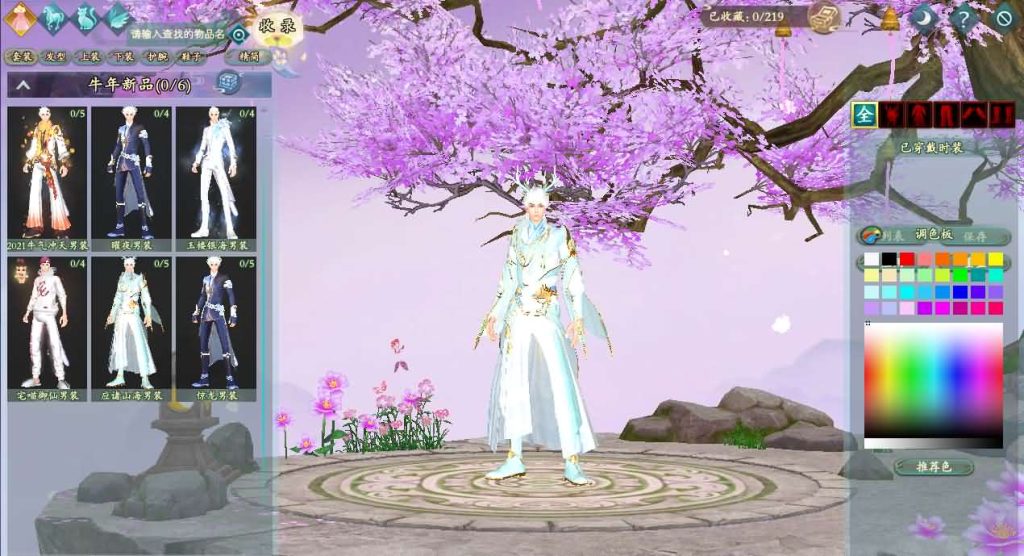Select the 全 all-parts filter button
The width and height of the screenshot is (1024, 556).
(x=864, y=115)
